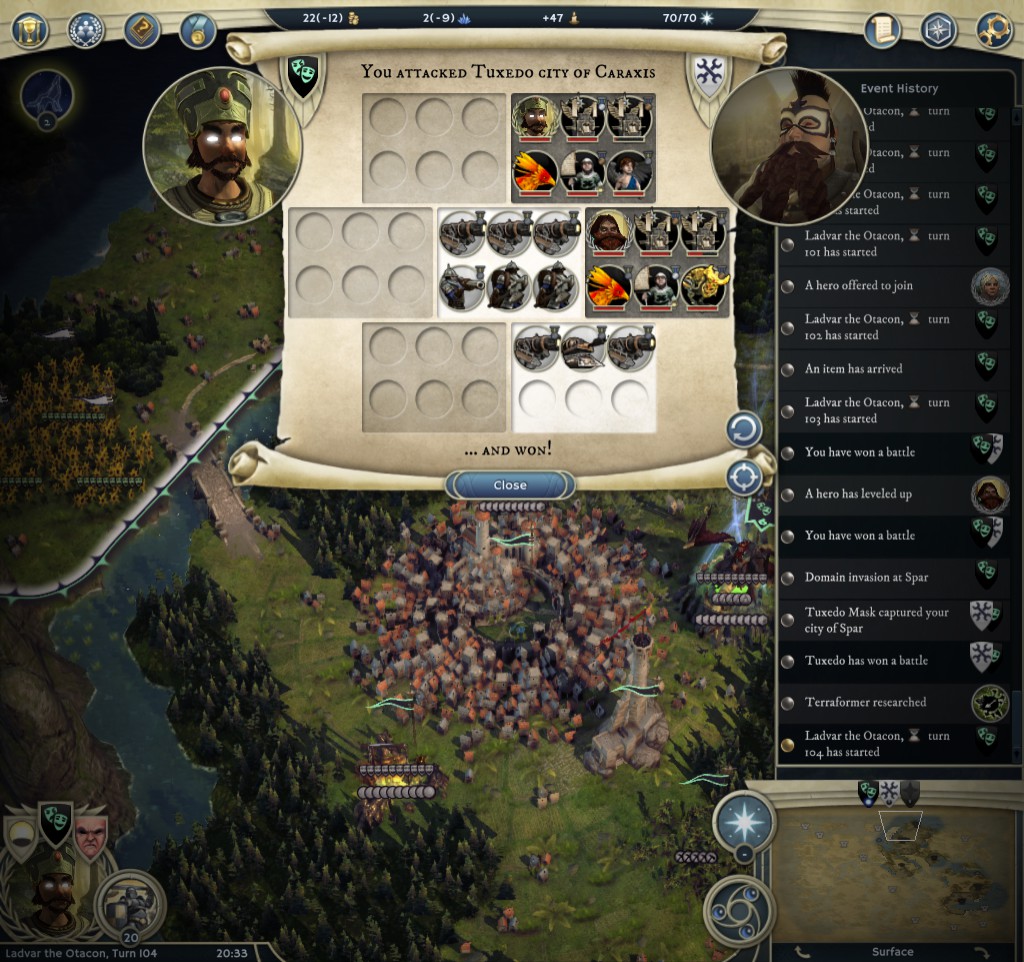Screen dimensions: 1024x962
Task: Close the battle result scroll
Action: click(x=510, y=485)
